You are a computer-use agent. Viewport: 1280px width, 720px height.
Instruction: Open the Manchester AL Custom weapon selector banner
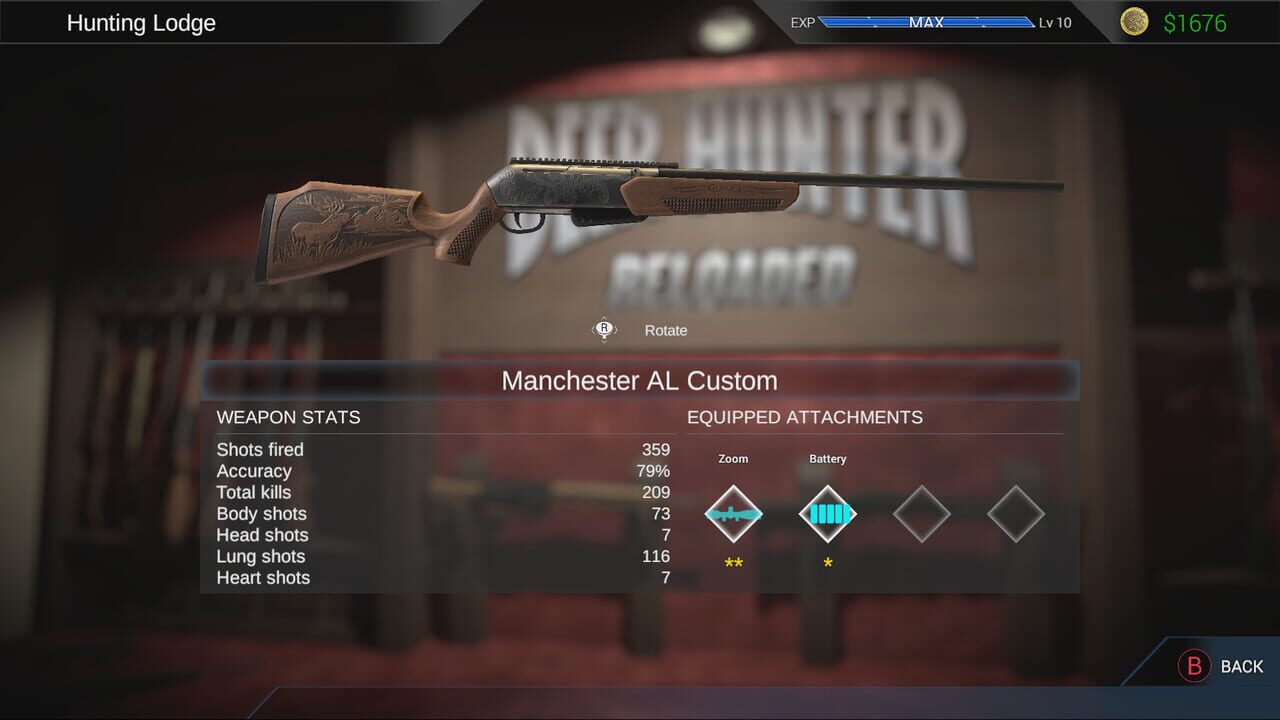tap(640, 381)
